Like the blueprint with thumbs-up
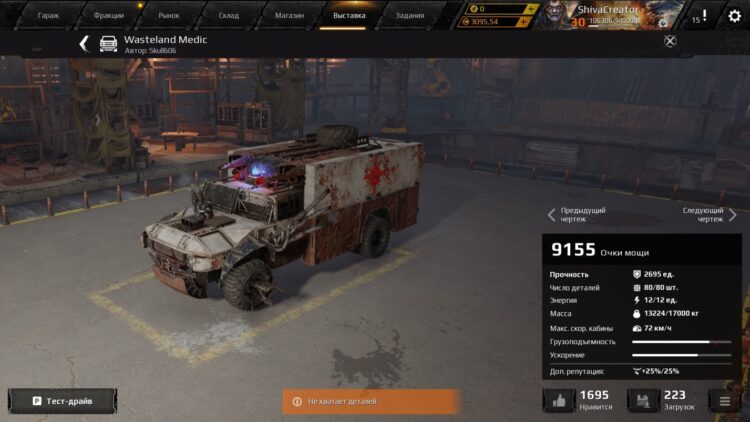This screenshot has height=422, width=750. click(x=559, y=401)
